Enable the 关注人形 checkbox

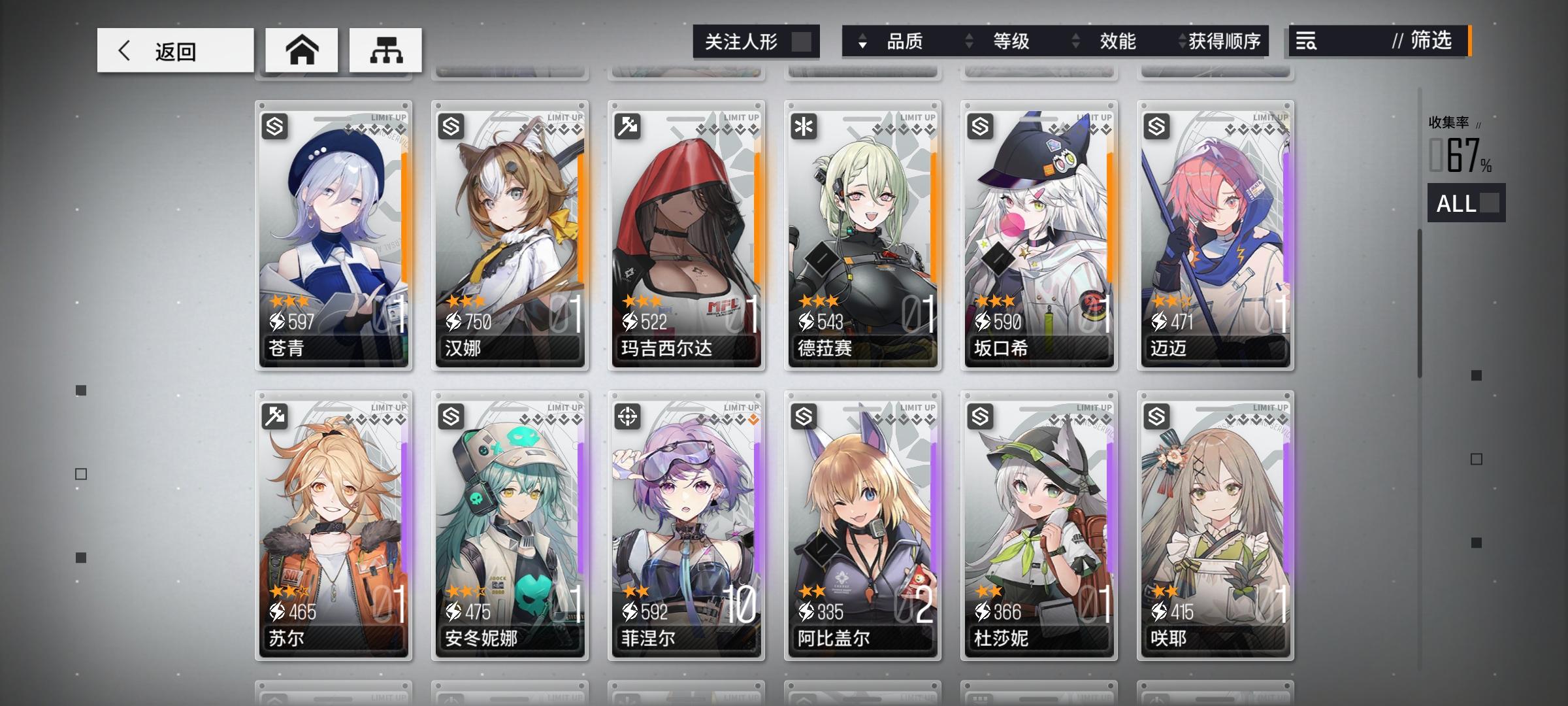pyautogui.click(x=802, y=41)
